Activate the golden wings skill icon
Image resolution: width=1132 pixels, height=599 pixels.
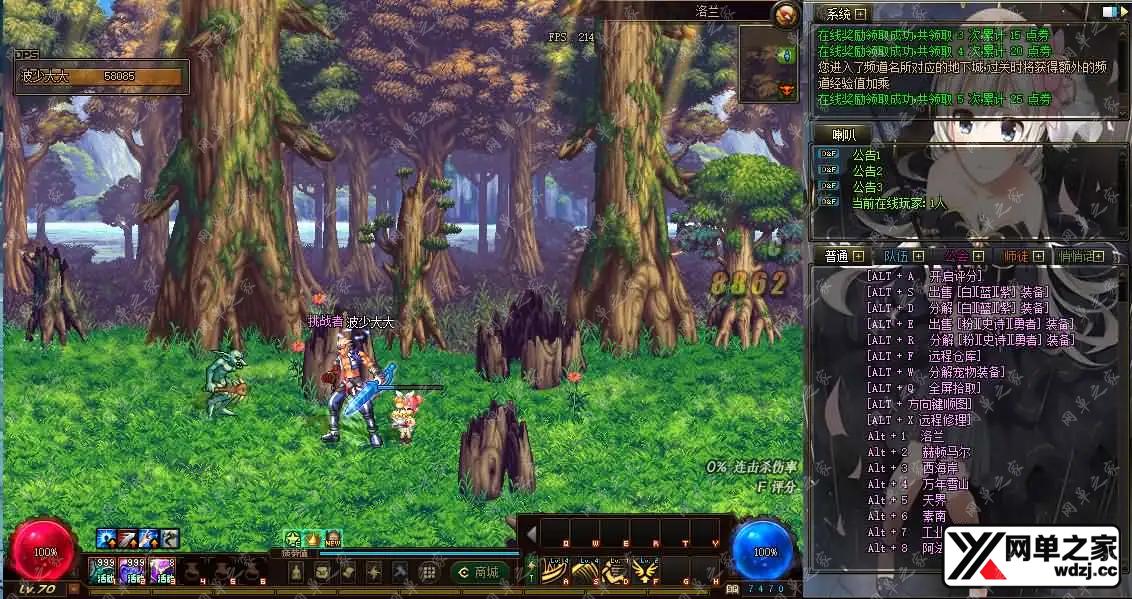click(645, 571)
